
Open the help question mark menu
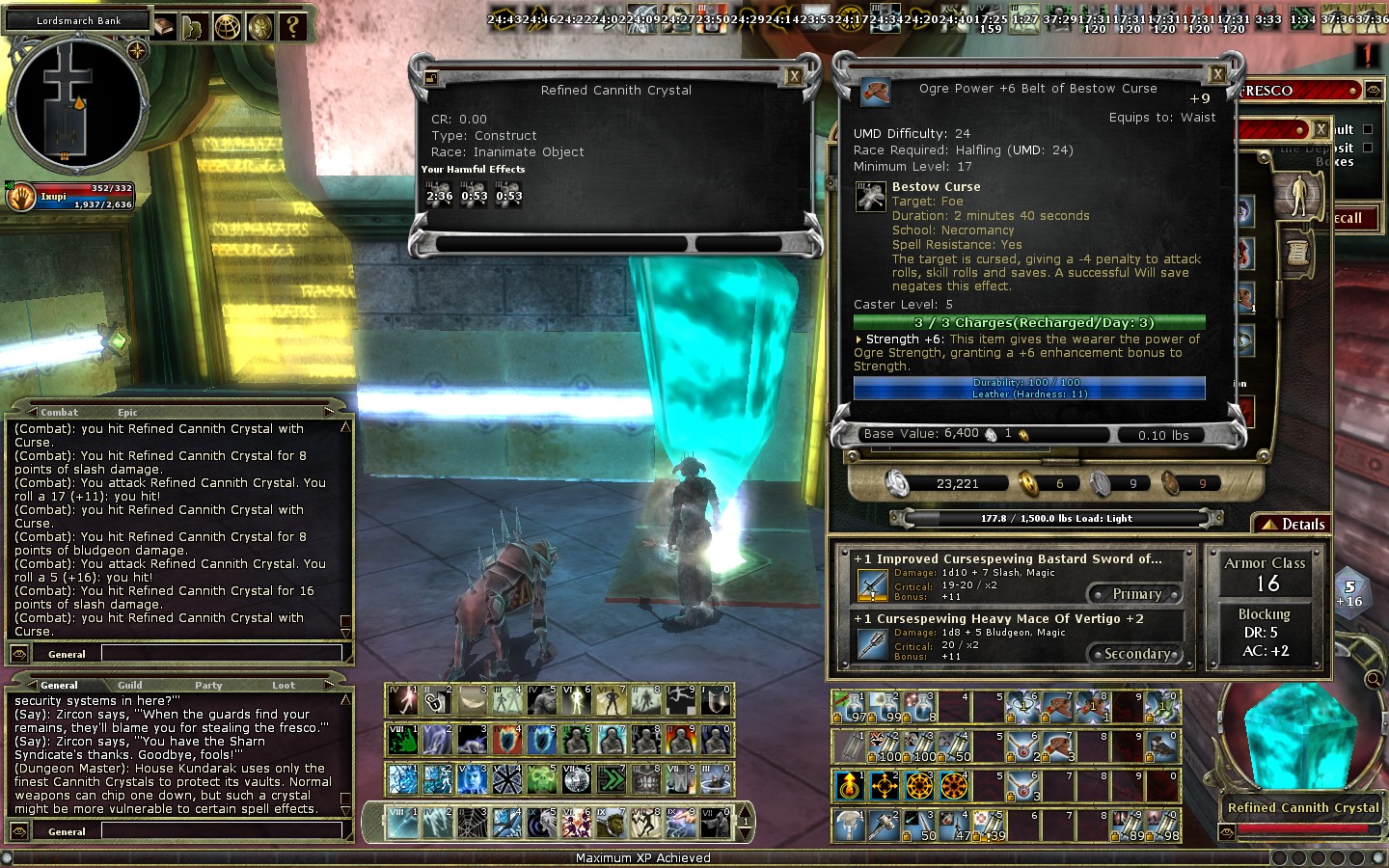coord(292,26)
